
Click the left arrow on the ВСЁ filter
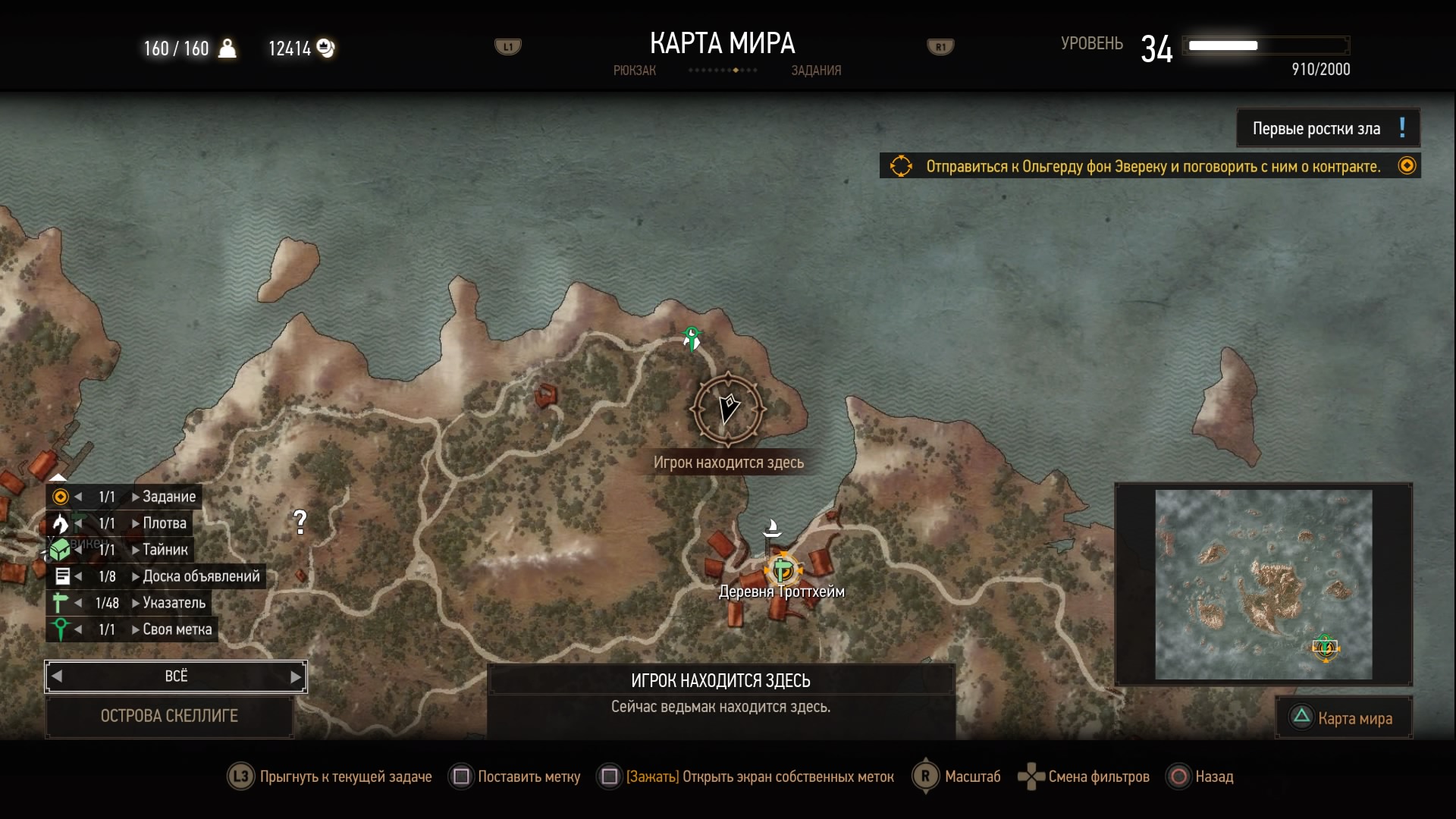coord(57,676)
